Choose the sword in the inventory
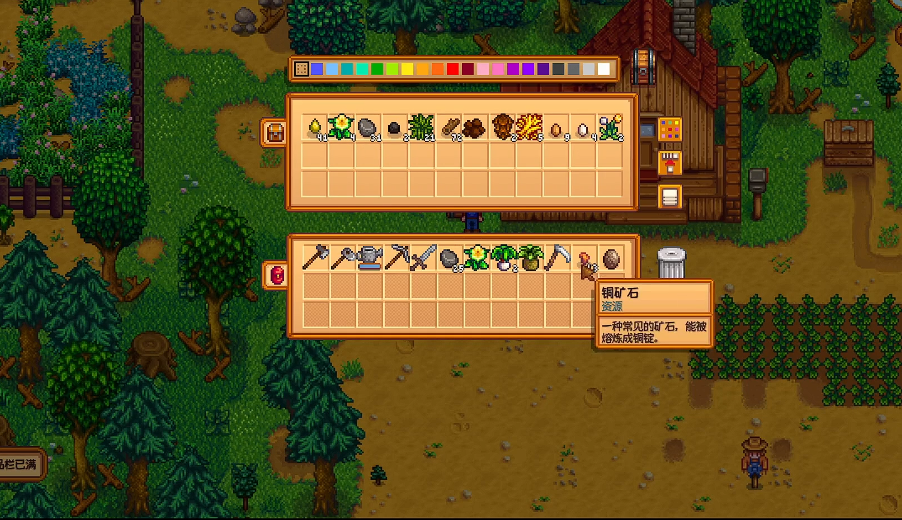This screenshot has width=902, height=520. pyautogui.click(x=423, y=258)
